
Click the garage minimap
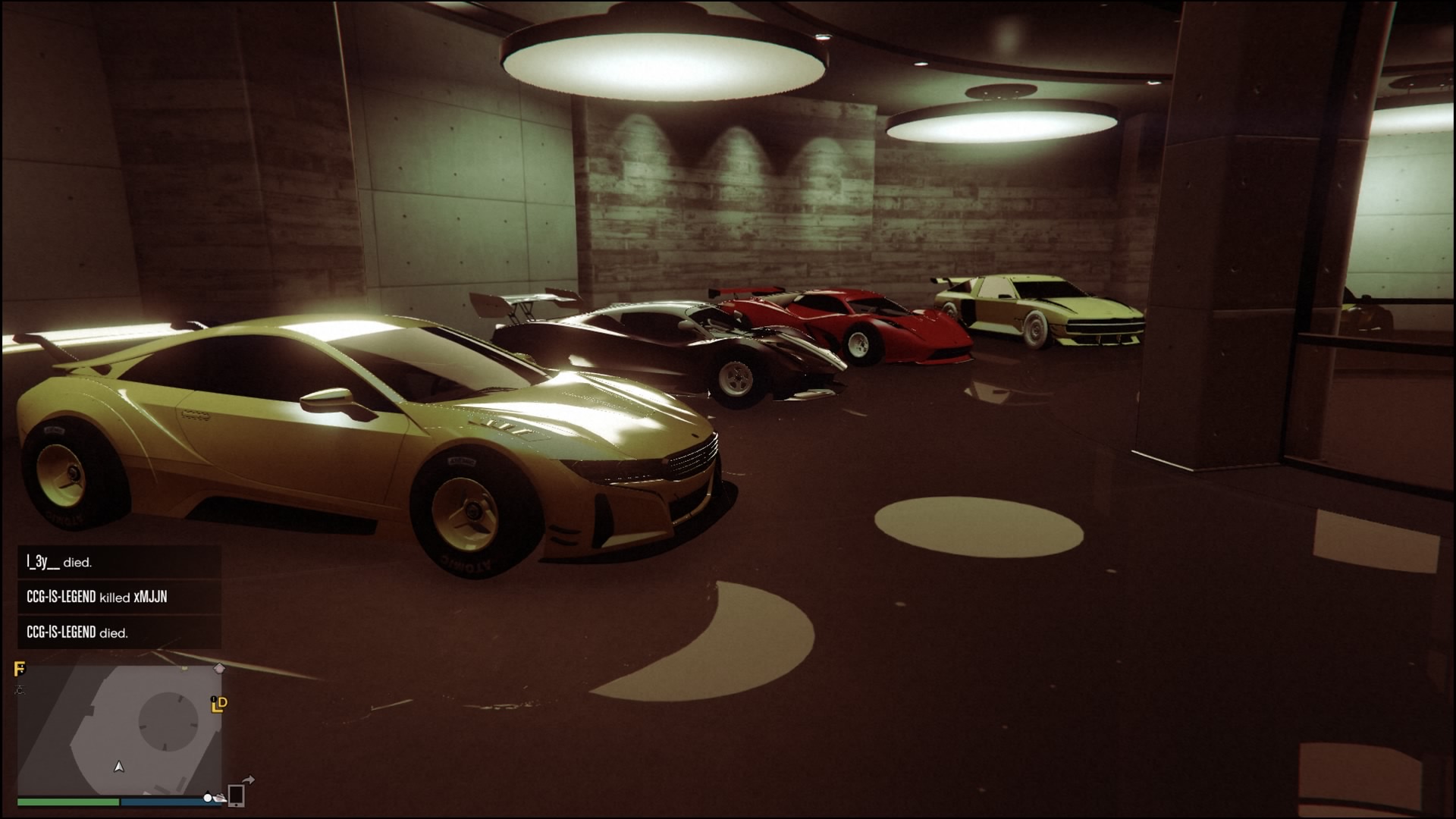120,730
